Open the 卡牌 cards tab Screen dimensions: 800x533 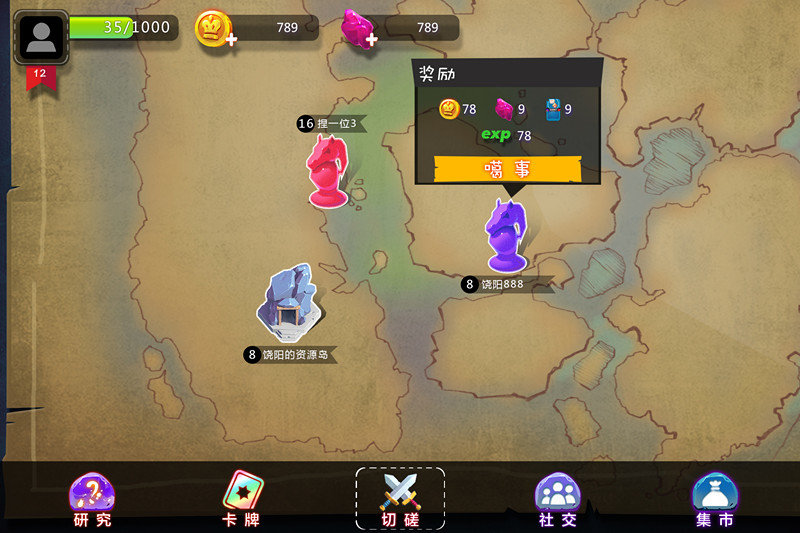(241, 499)
